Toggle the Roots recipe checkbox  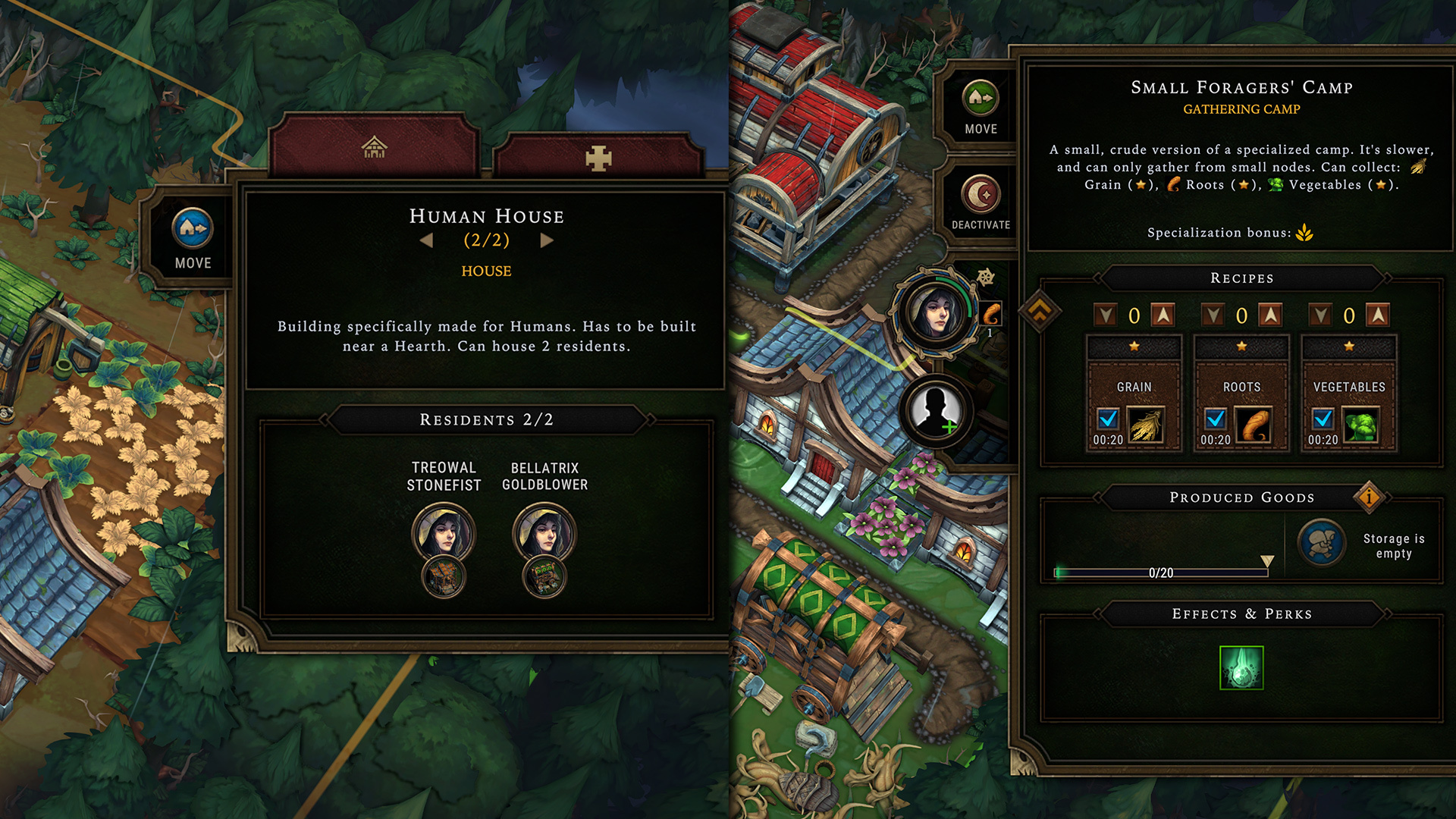click(1216, 419)
